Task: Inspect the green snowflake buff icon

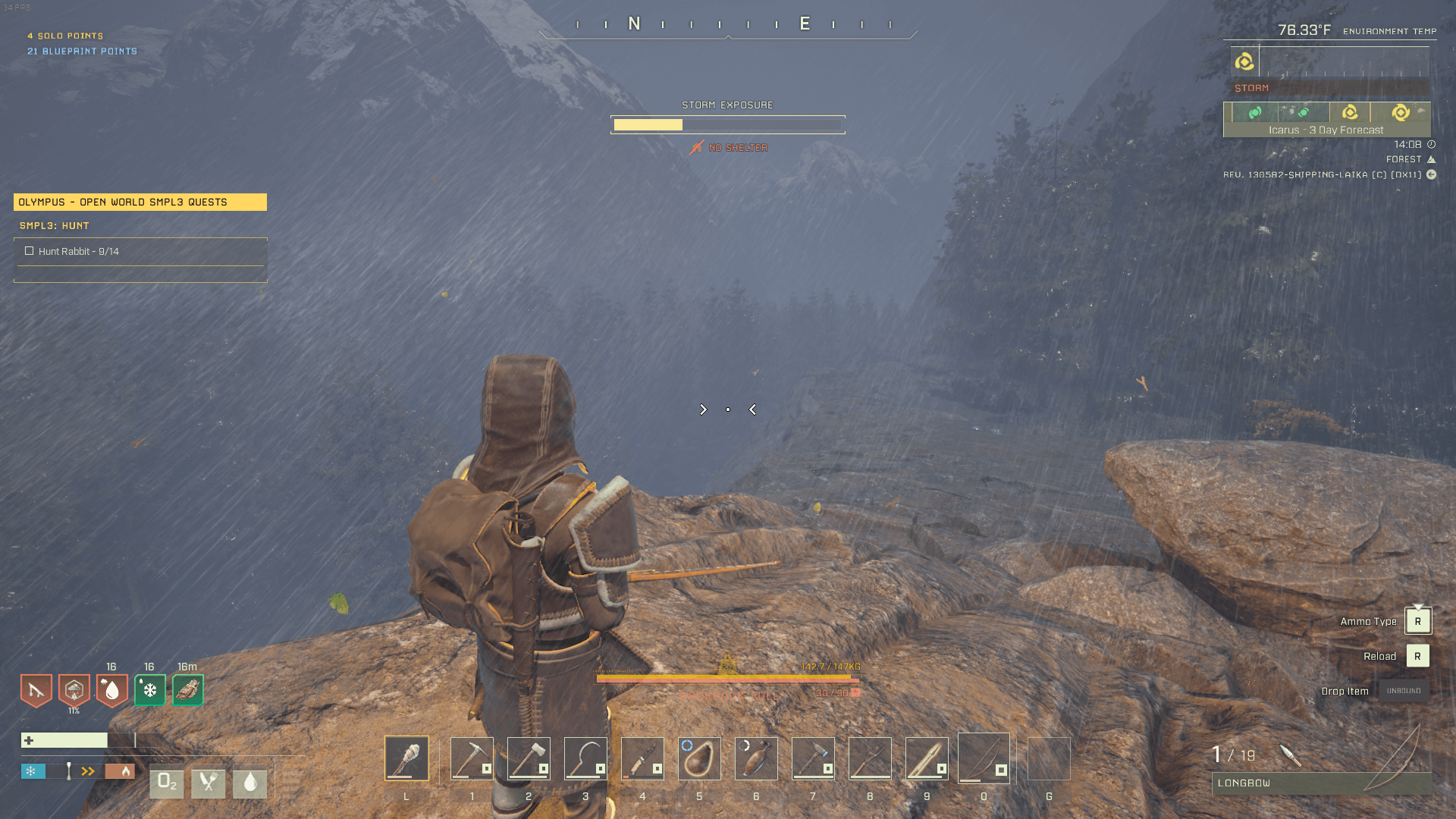Action: (149, 690)
